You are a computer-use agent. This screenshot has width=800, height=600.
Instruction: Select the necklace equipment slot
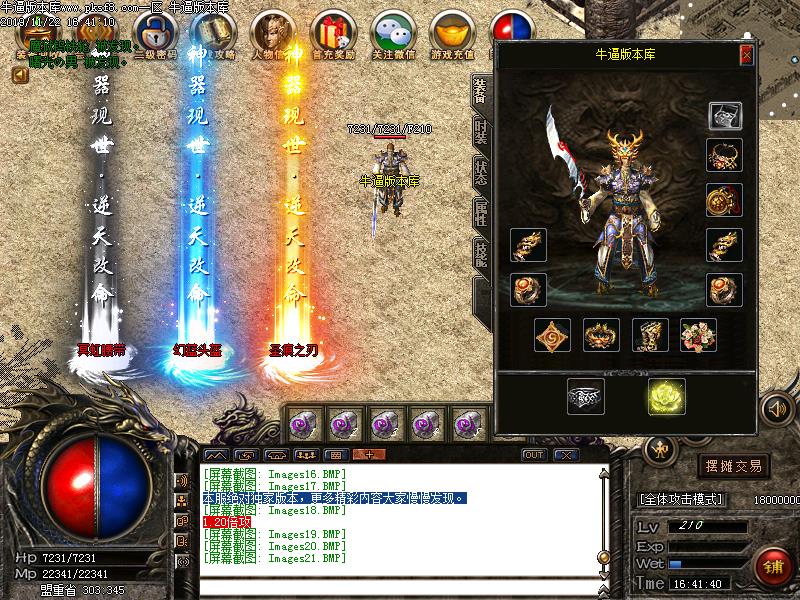[723, 156]
